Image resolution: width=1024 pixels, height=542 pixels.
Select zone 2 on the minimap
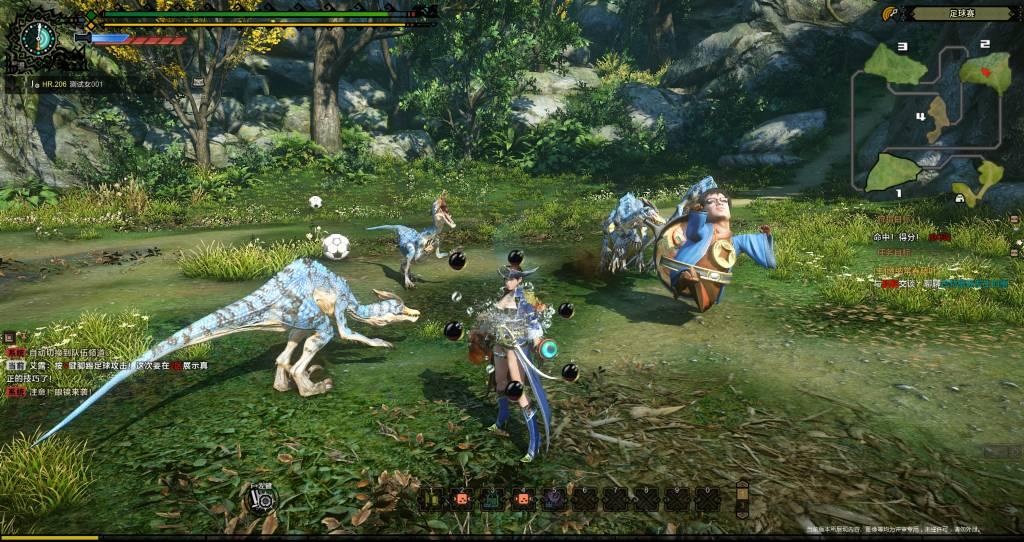[x=985, y=71]
